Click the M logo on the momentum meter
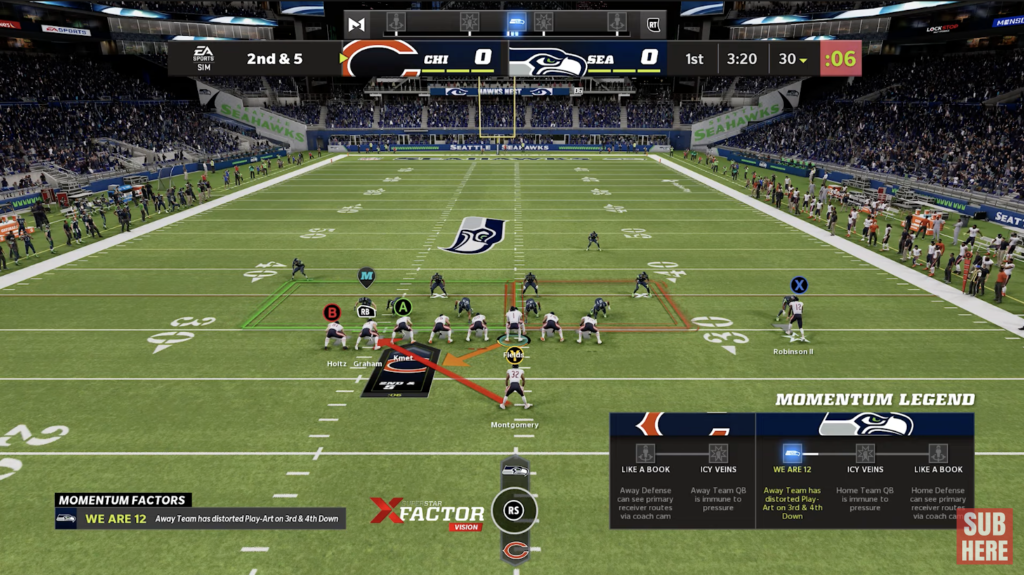1024x575 pixels. click(x=357, y=23)
